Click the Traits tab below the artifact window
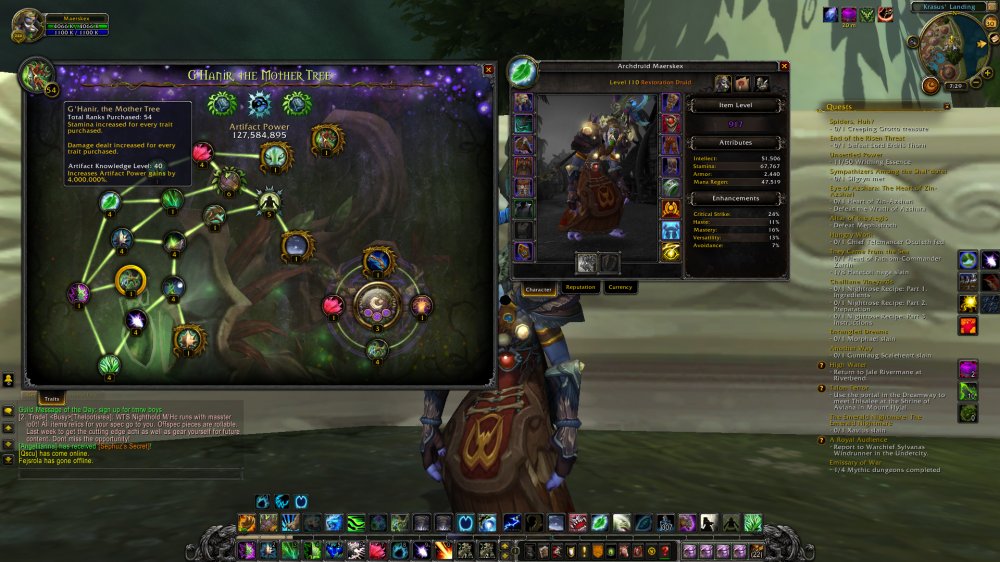1000x562 pixels. (x=51, y=398)
